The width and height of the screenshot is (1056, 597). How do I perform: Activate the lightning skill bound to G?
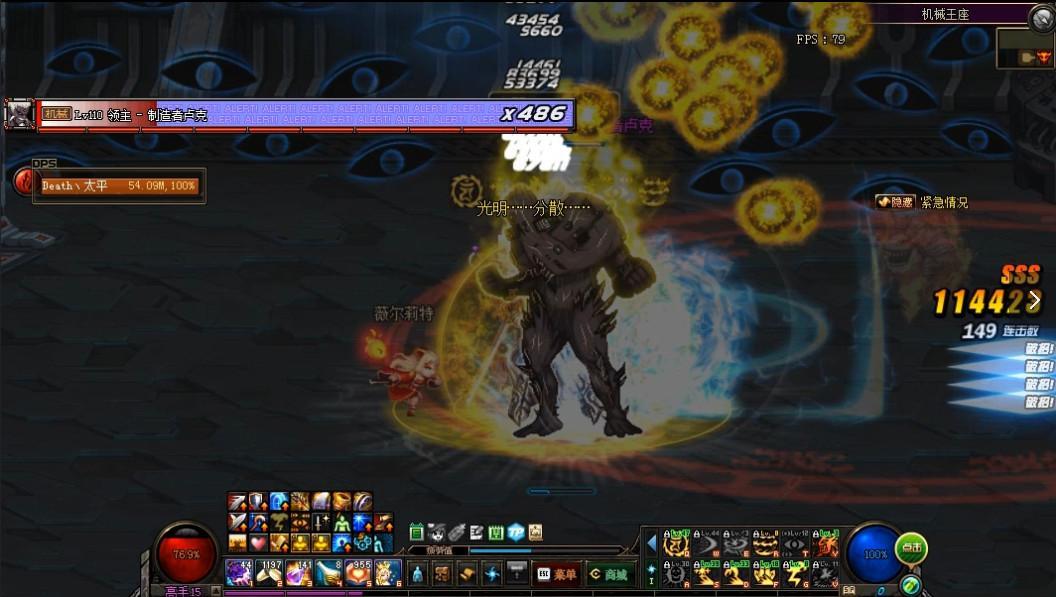pos(796,574)
